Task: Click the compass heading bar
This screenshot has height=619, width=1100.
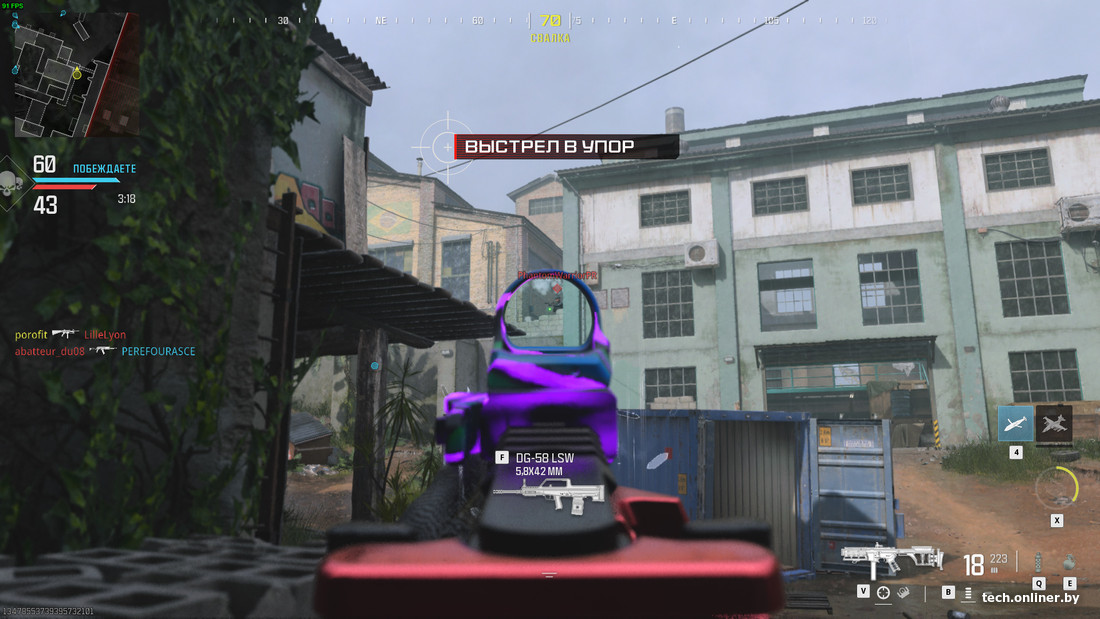Action: point(550,20)
